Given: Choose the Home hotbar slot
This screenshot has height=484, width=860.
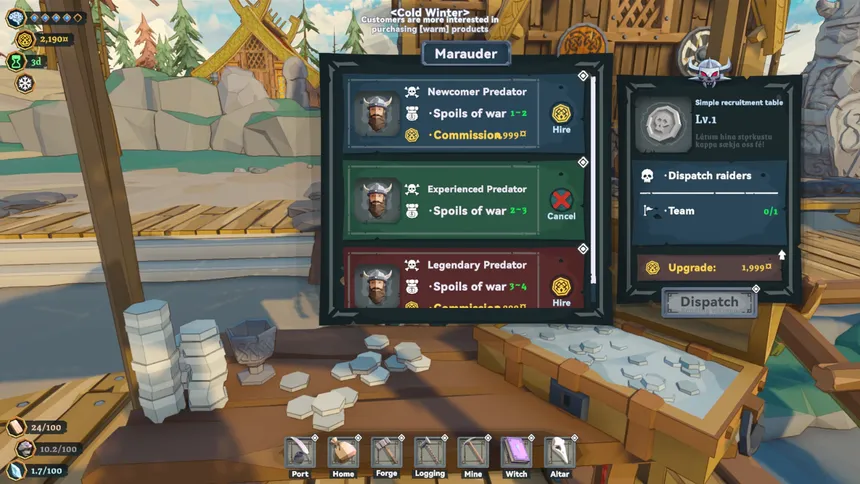Looking at the screenshot, I should [343, 453].
